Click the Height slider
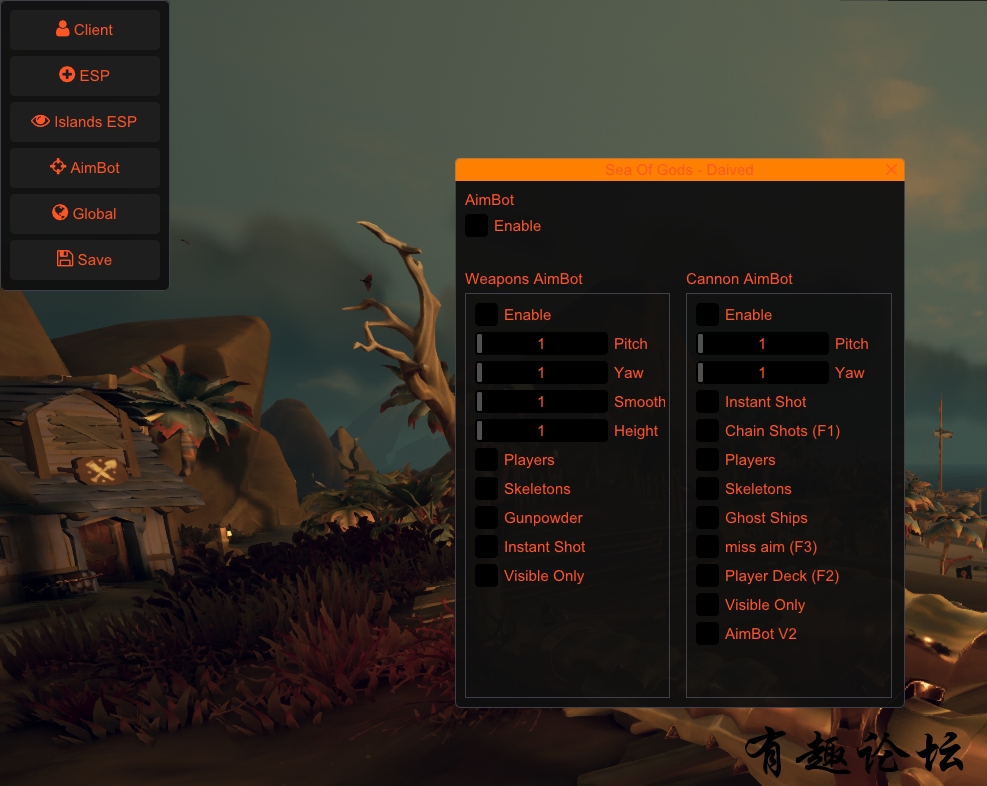The image size is (987, 786). (542, 431)
